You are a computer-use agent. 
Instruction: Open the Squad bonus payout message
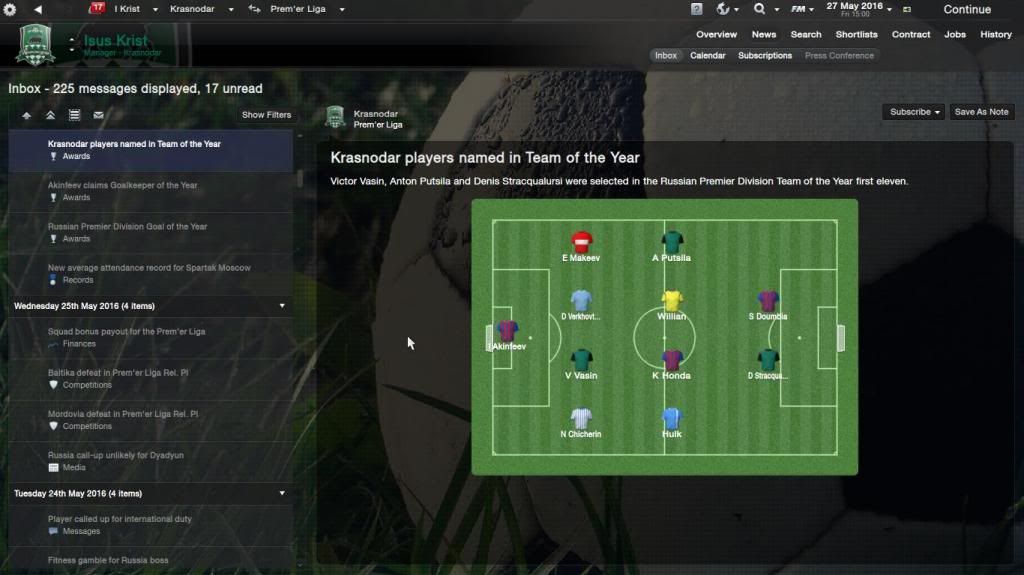[127, 332]
